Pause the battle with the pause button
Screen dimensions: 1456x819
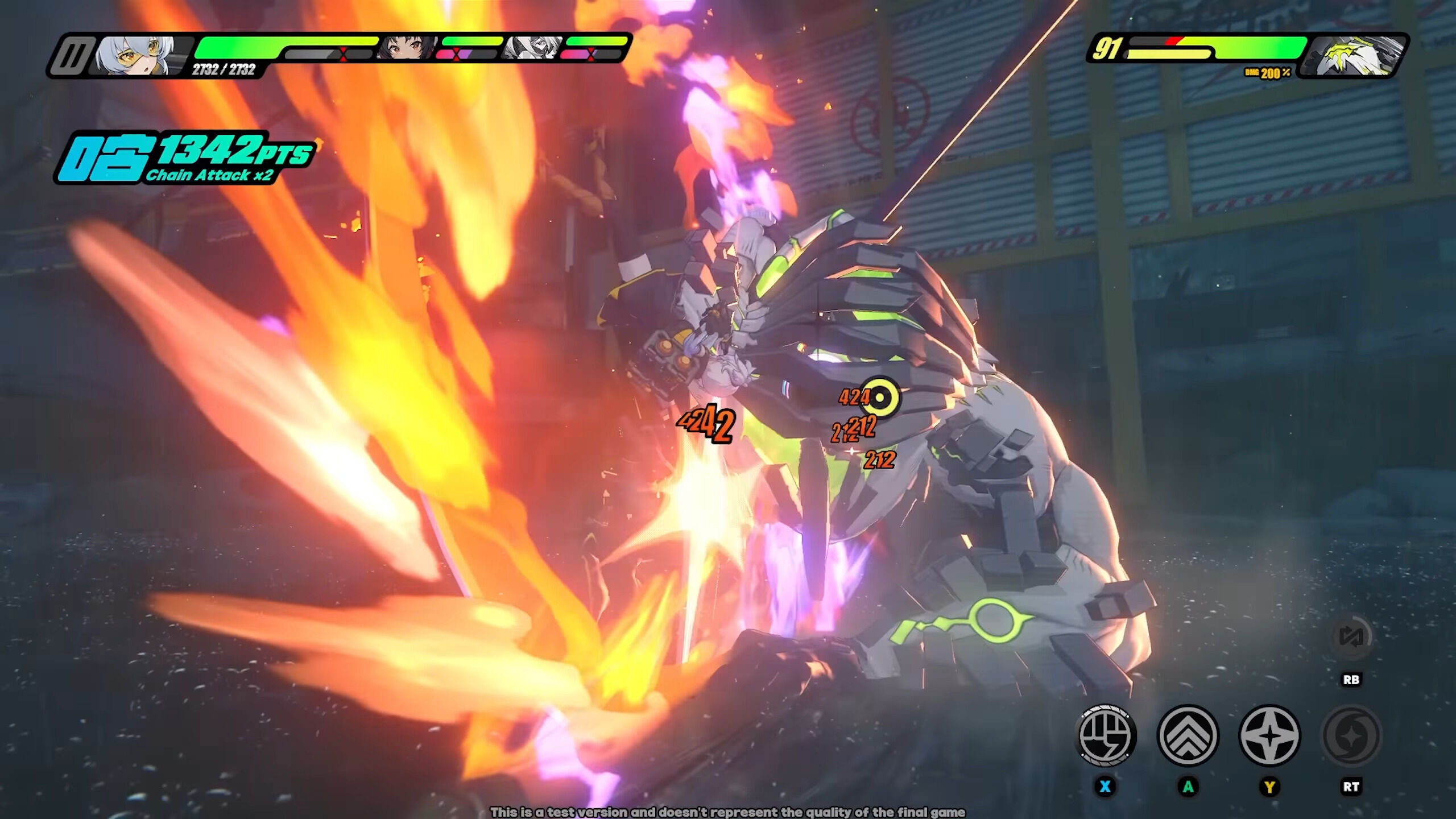(x=72, y=56)
